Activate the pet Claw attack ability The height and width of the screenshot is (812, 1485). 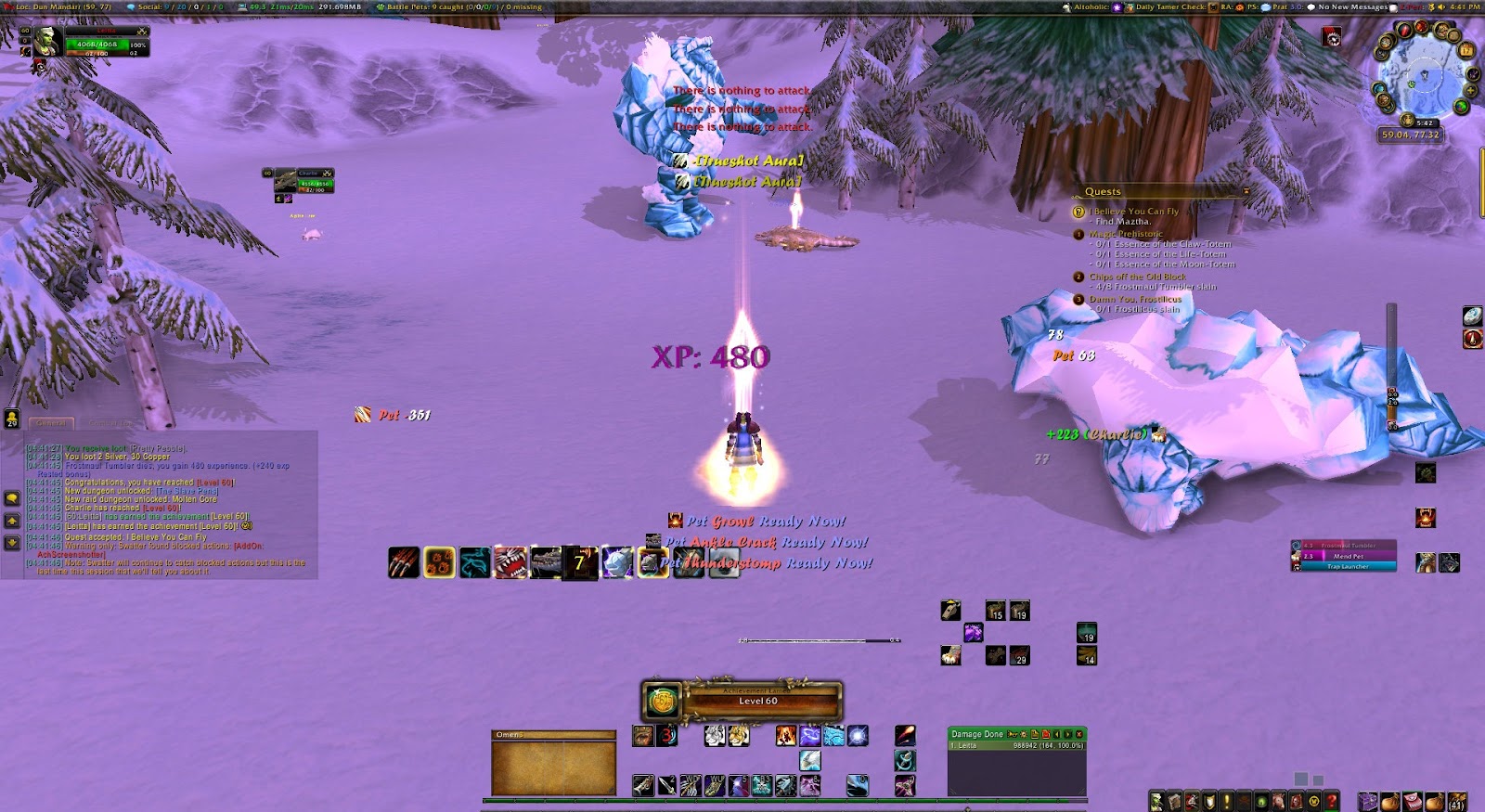click(403, 562)
